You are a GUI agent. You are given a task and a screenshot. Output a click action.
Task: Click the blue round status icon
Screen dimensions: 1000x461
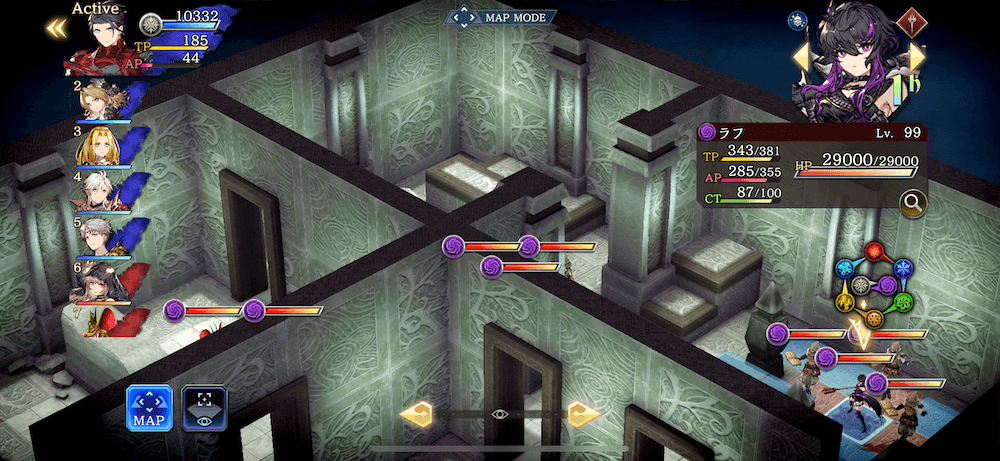799,19
